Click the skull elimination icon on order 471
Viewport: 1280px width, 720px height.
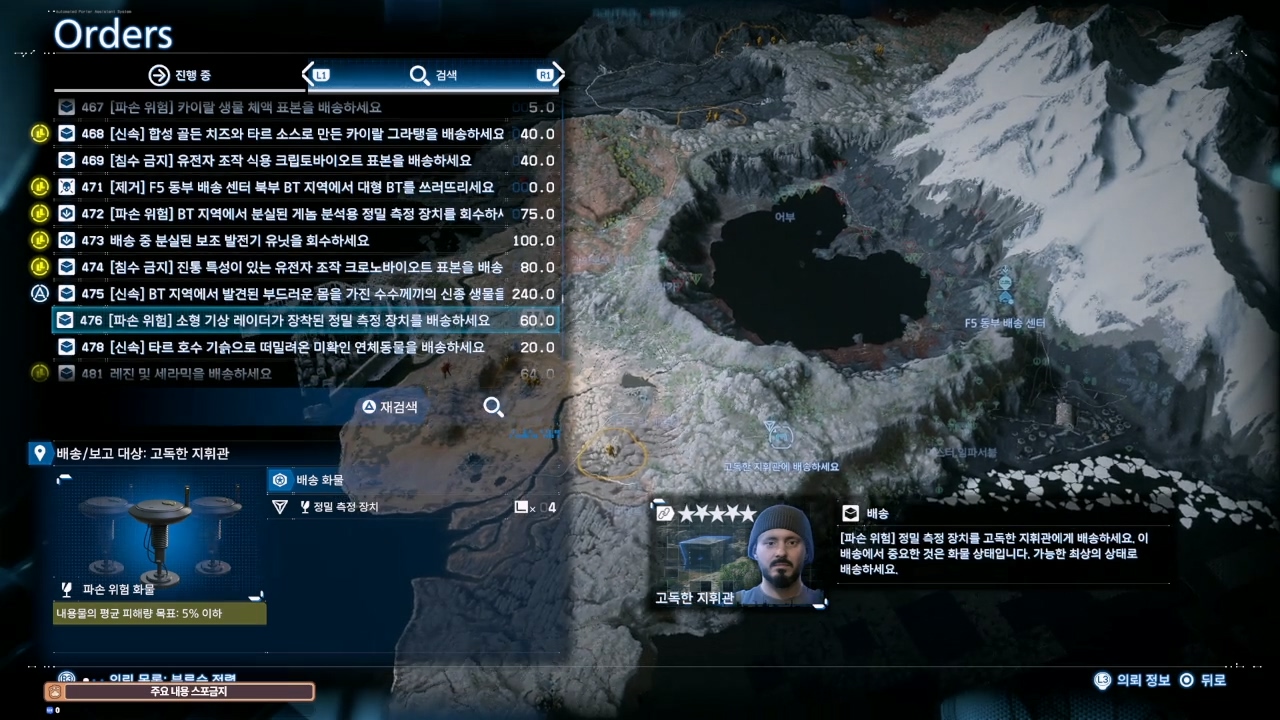(x=65, y=187)
